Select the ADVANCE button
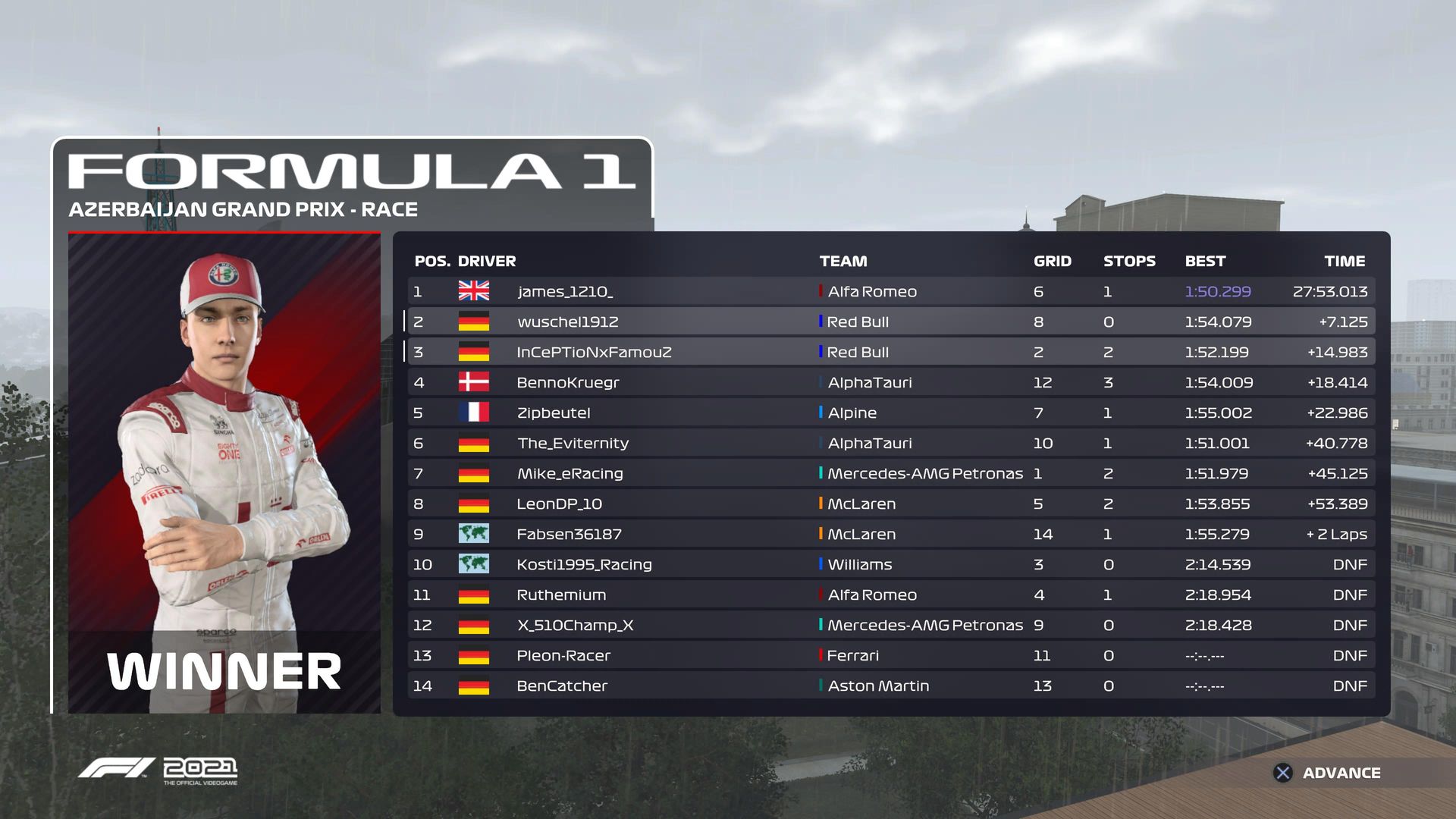 1329,773
